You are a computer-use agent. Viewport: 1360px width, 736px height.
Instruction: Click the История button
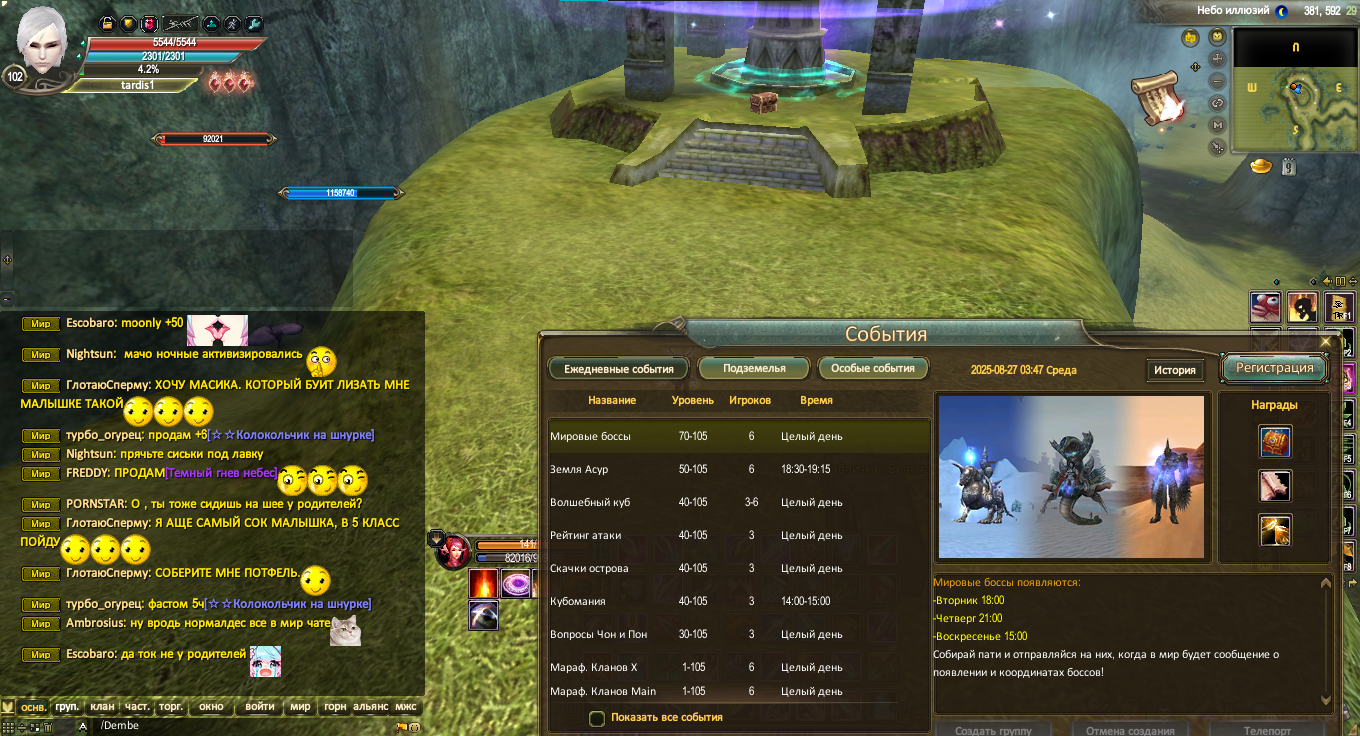pyautogui.click(x=1175, y=370)
